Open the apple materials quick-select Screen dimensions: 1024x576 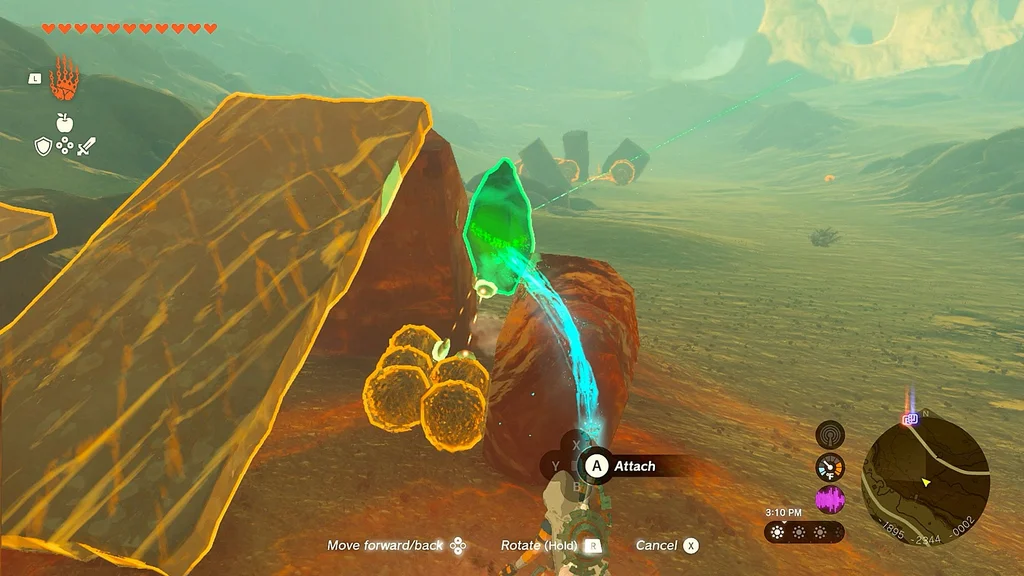click(x=65, y=123)
